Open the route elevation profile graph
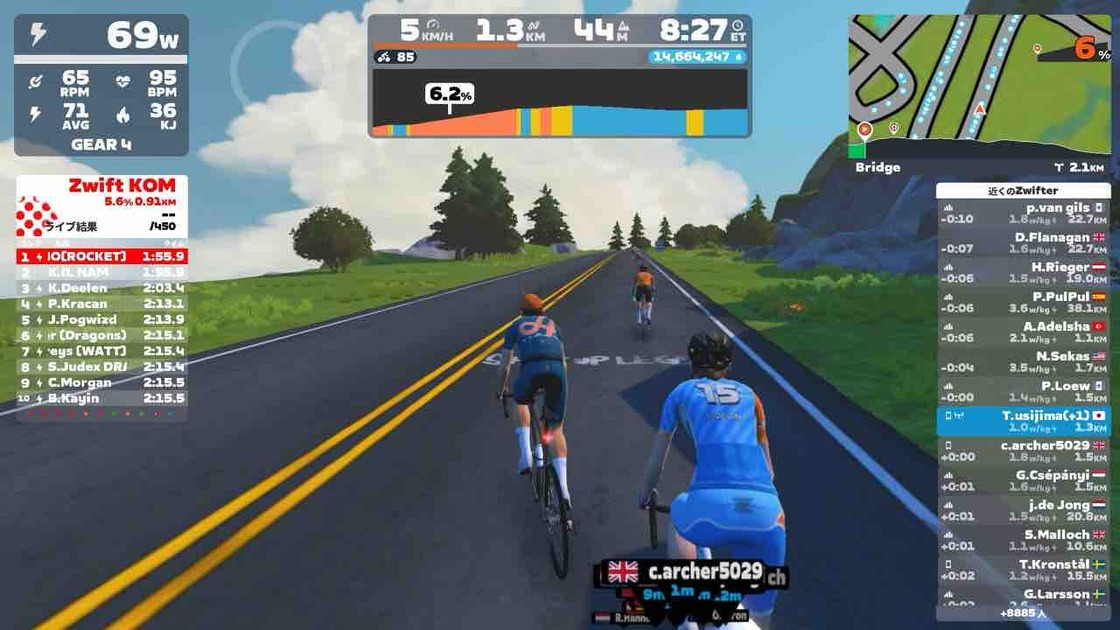Viewport: 1120px width, 630px height. pos(560,103)
